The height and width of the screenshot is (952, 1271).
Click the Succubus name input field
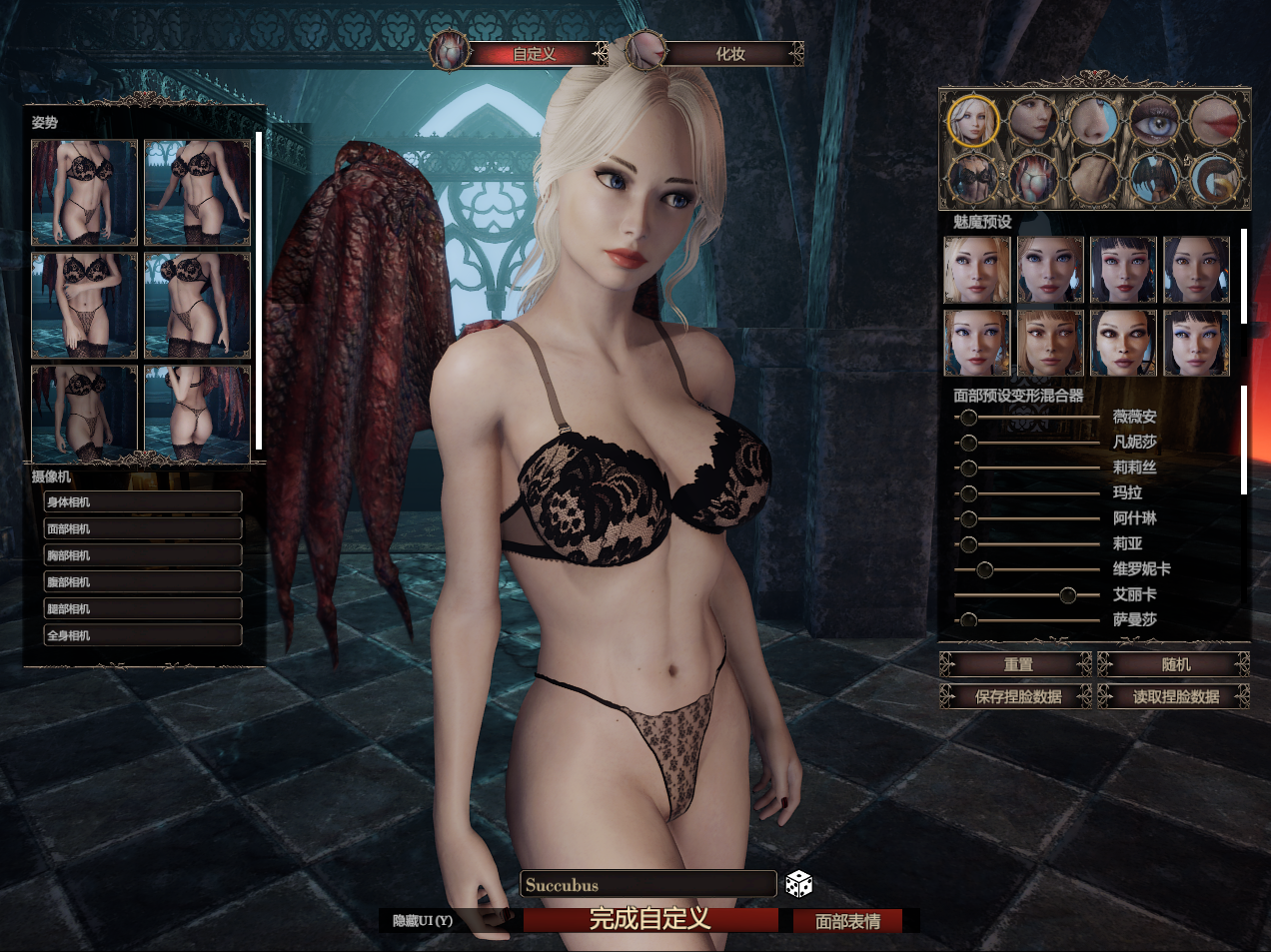click(x=647, y=884)
